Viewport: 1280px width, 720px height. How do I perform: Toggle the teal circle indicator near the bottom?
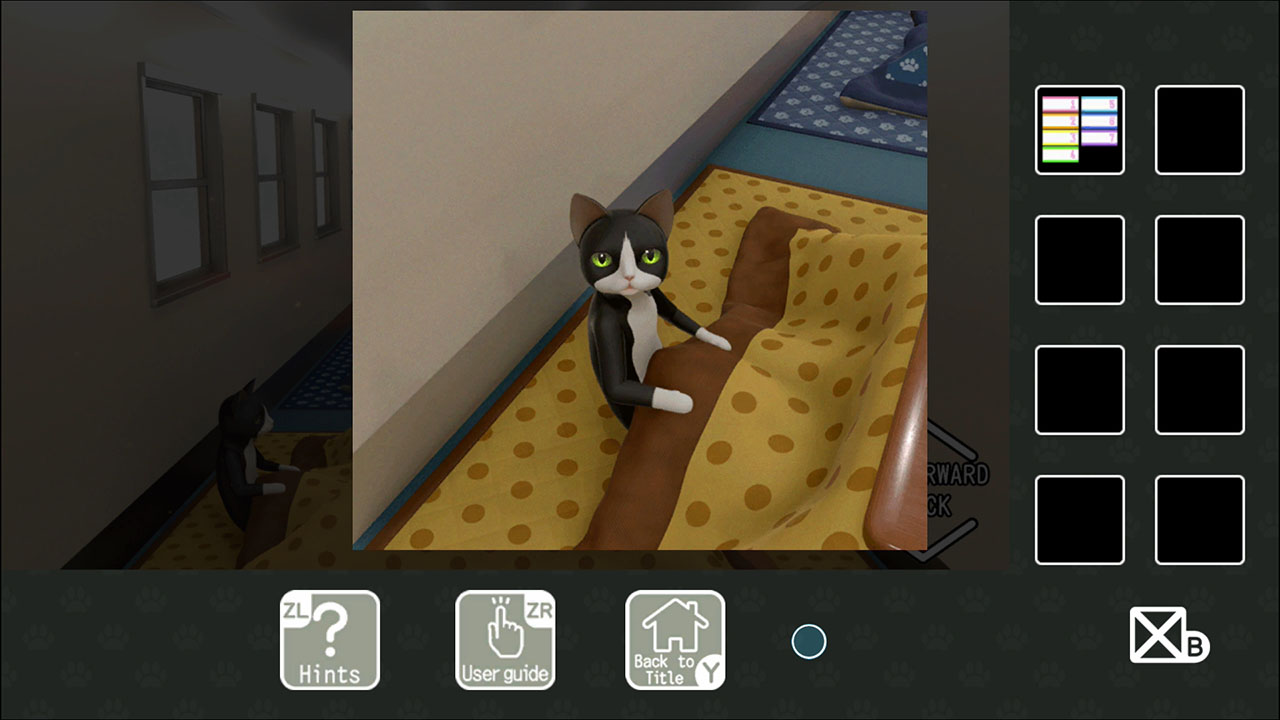[x=808, y=640]
